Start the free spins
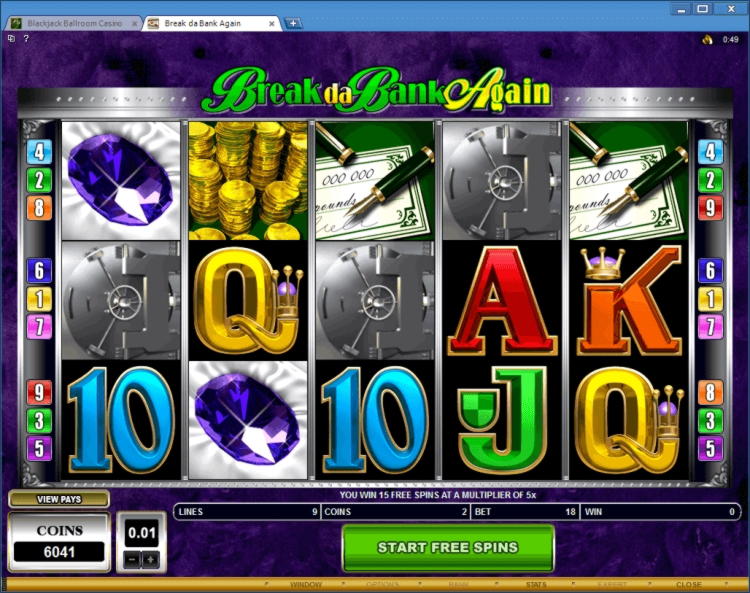This screenshot has height=593, width=750. coord(447,547)
